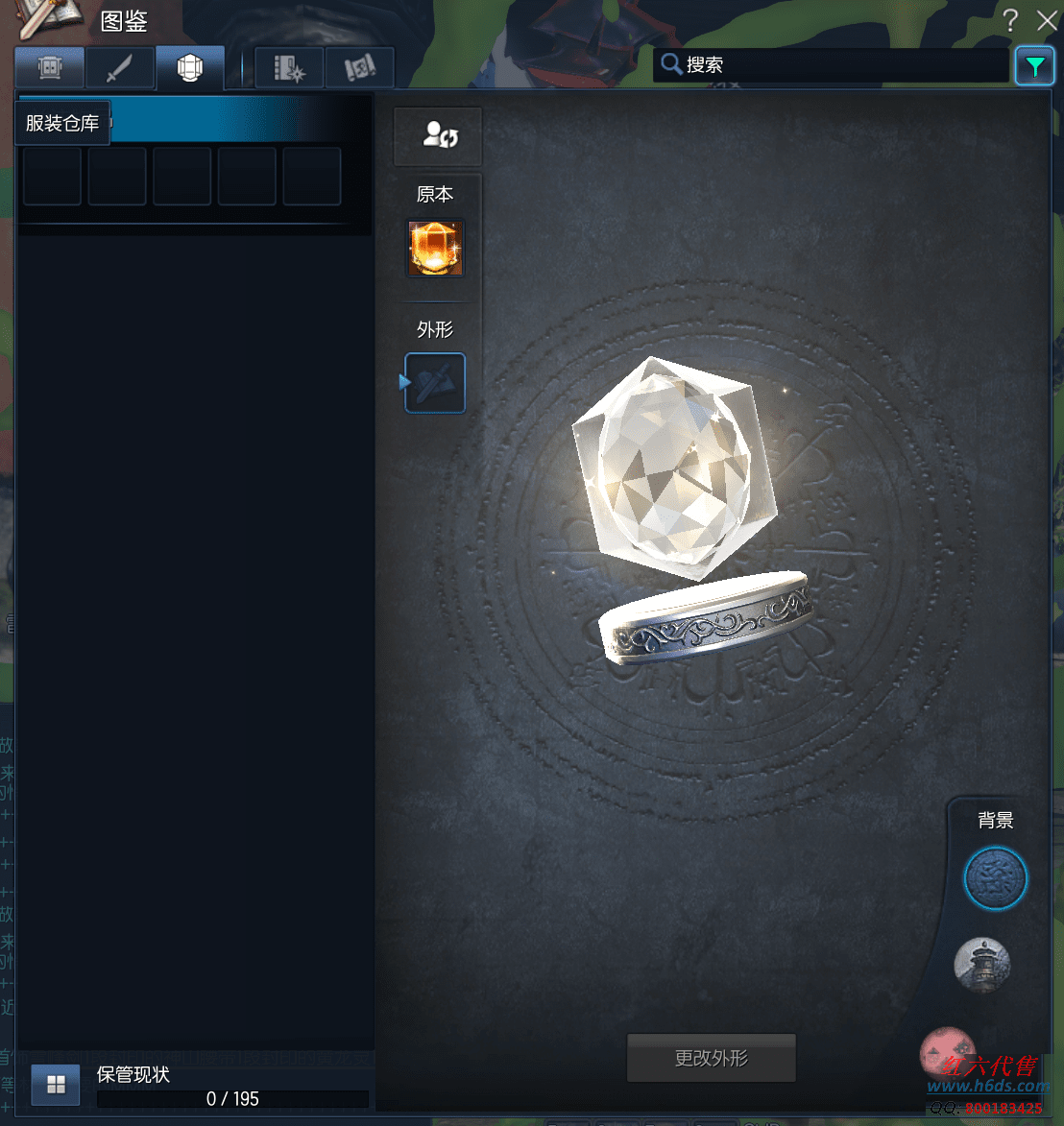The width and height of the screenshot is (1064, 1126).
Task: Choose the blue emblem background
Action: pyautogui.click(x=996, y=878)
